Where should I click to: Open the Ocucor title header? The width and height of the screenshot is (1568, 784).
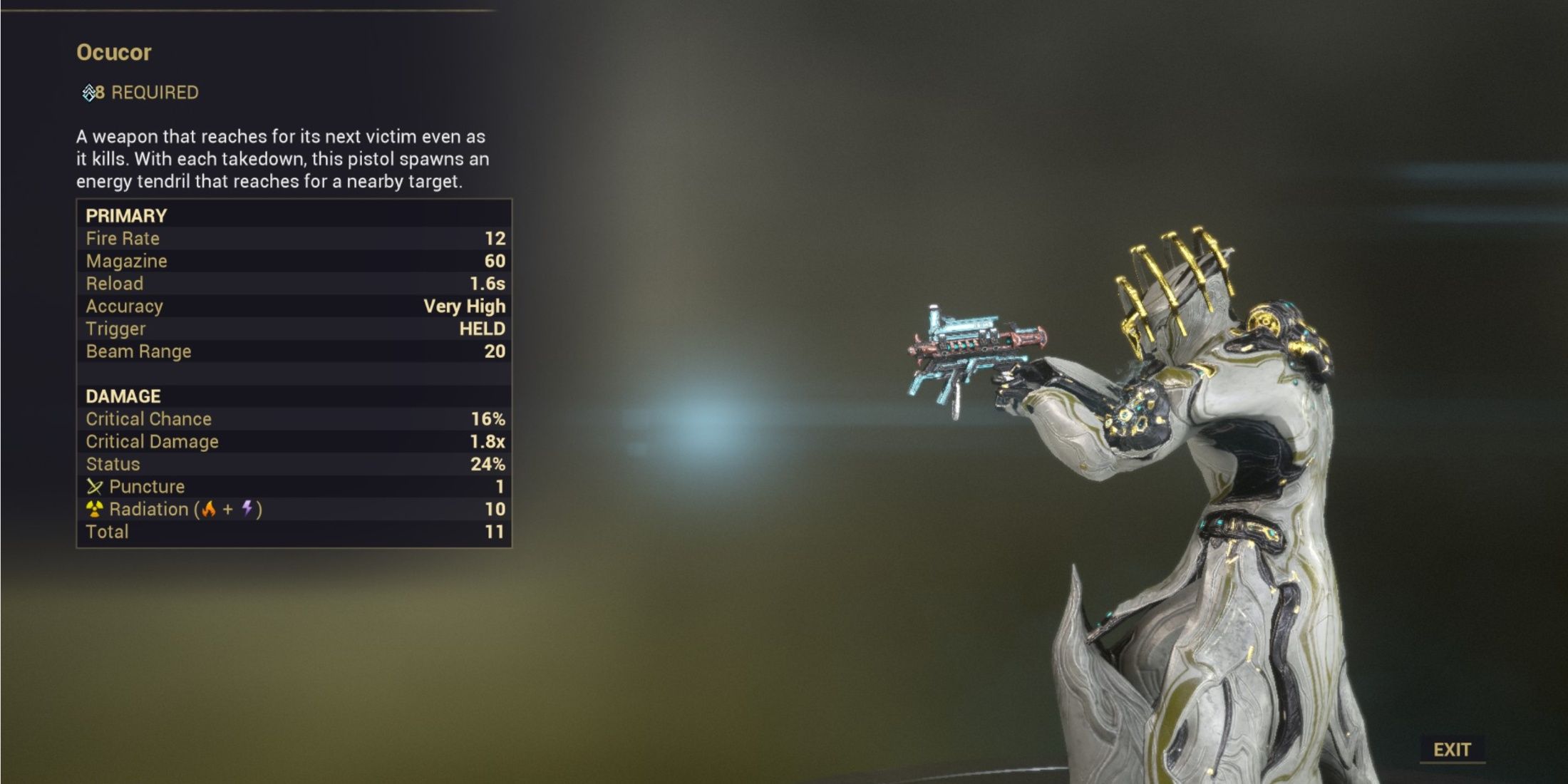tap(113, 52)
